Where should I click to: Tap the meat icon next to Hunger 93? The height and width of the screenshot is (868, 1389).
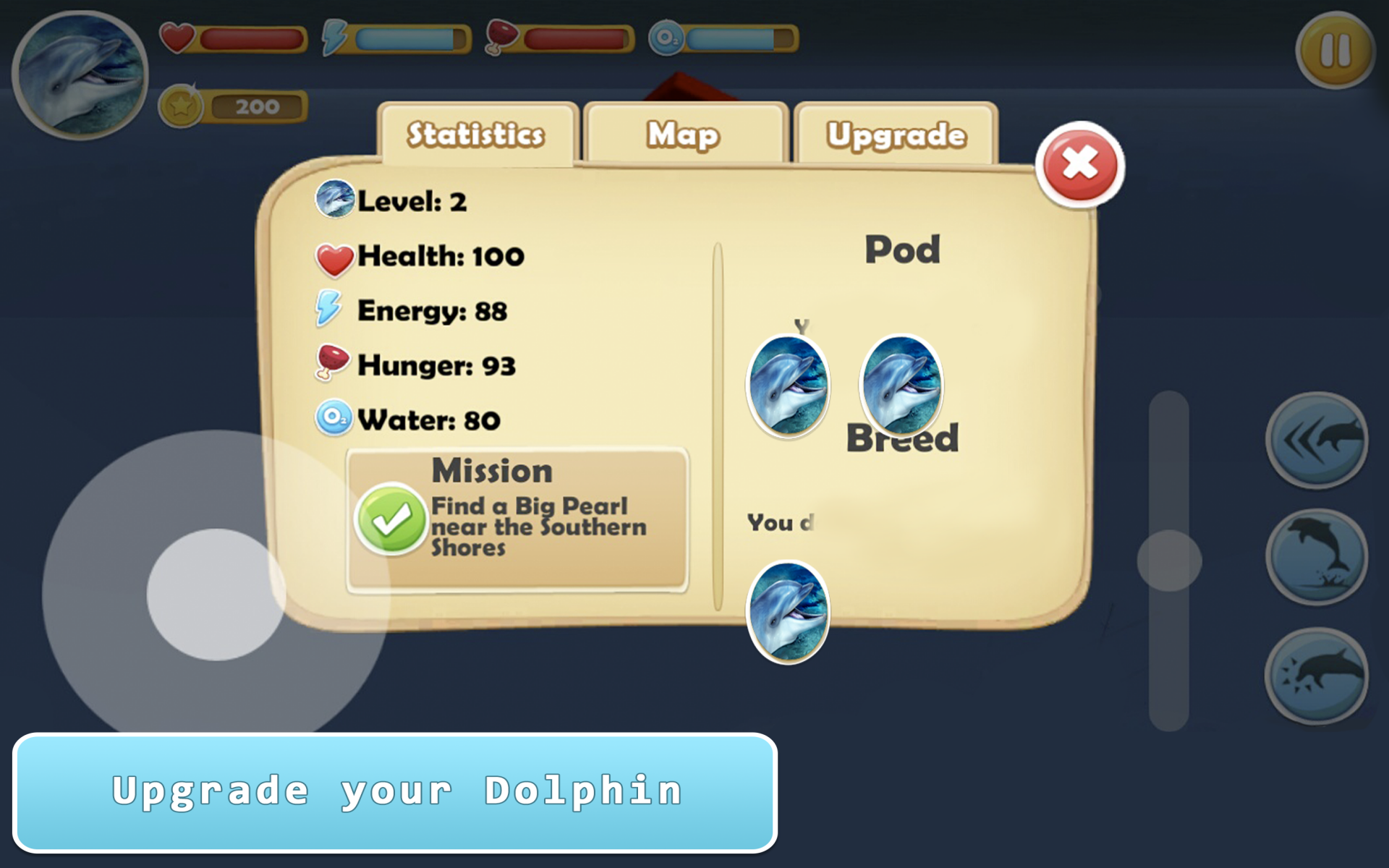tap(332, 364)
